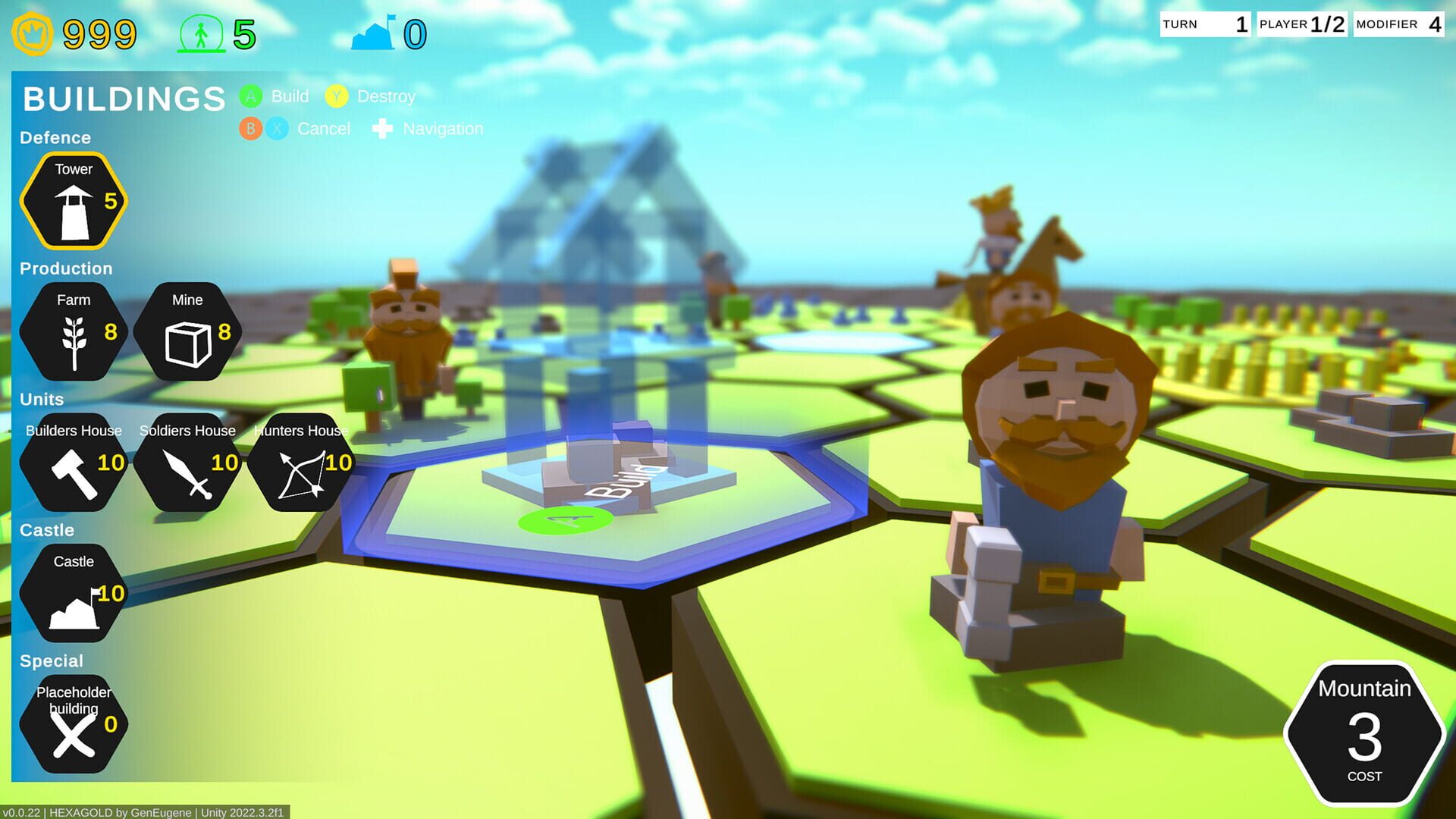Collapse the Units section header

point(42,400)
